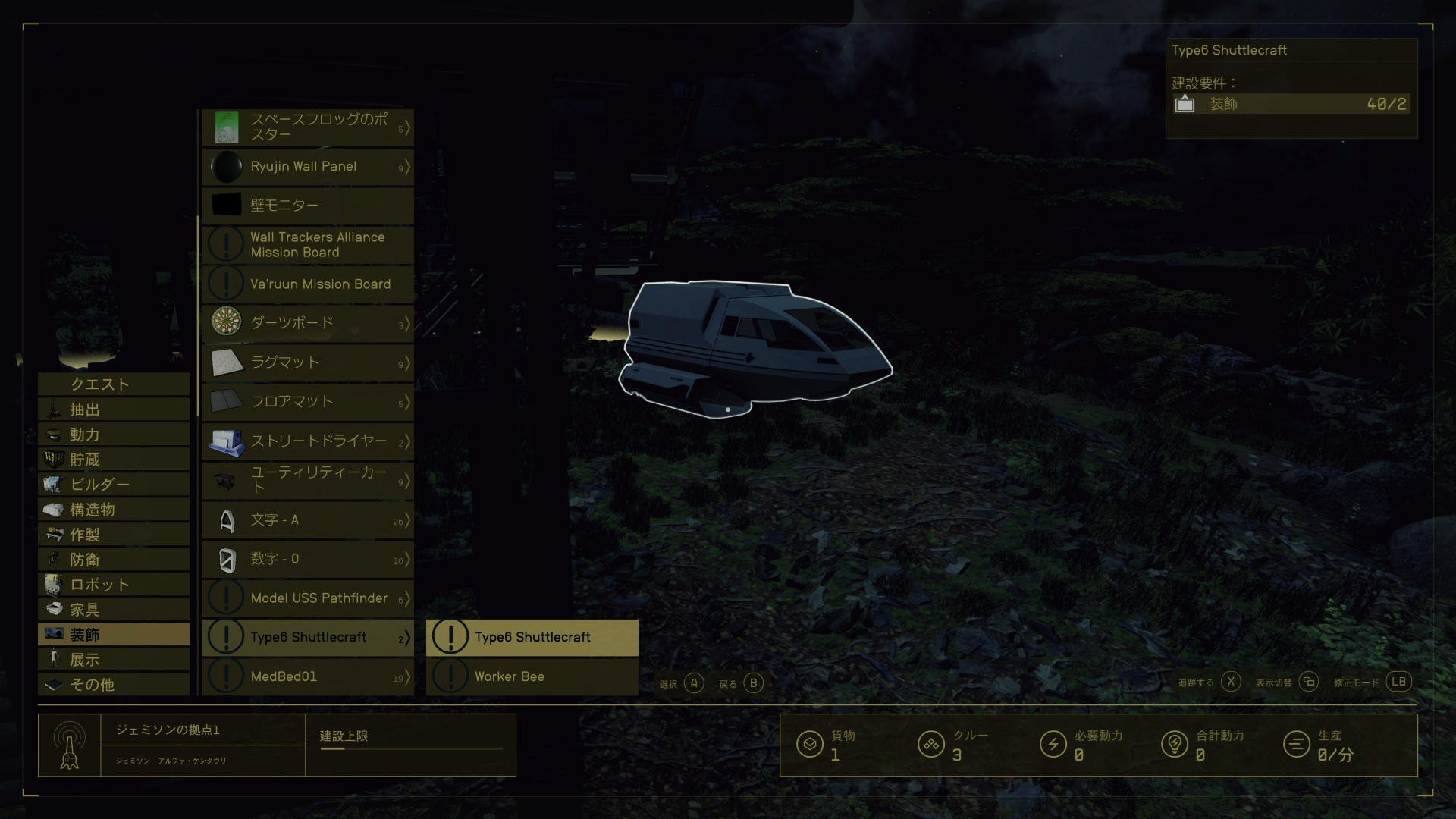Select Model USS Pathfinder
This screenshot has height=819, width=1456.
coord(308,598)
